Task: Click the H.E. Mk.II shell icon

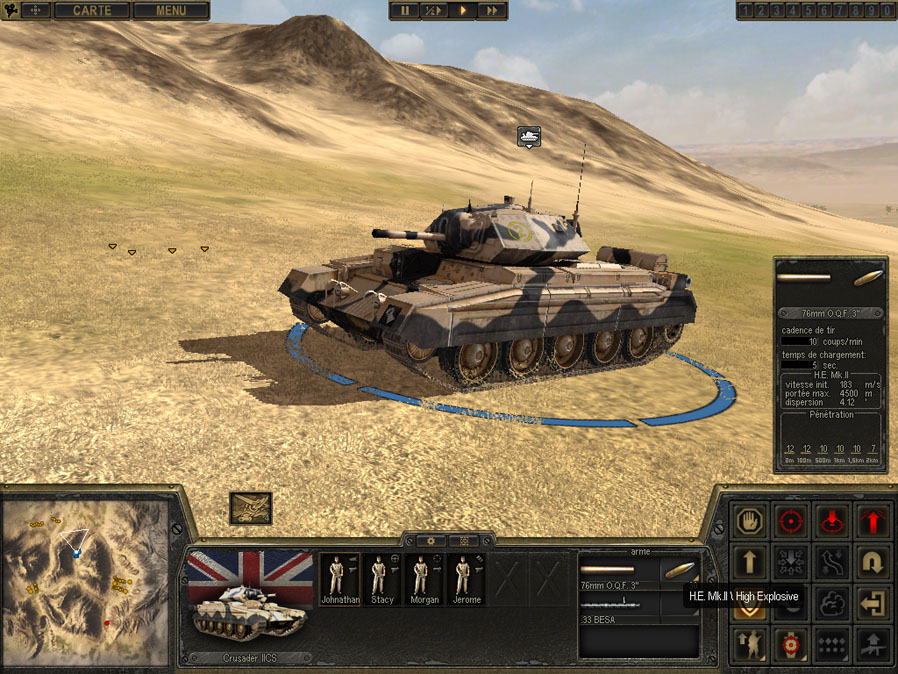Action: [679, 570]
